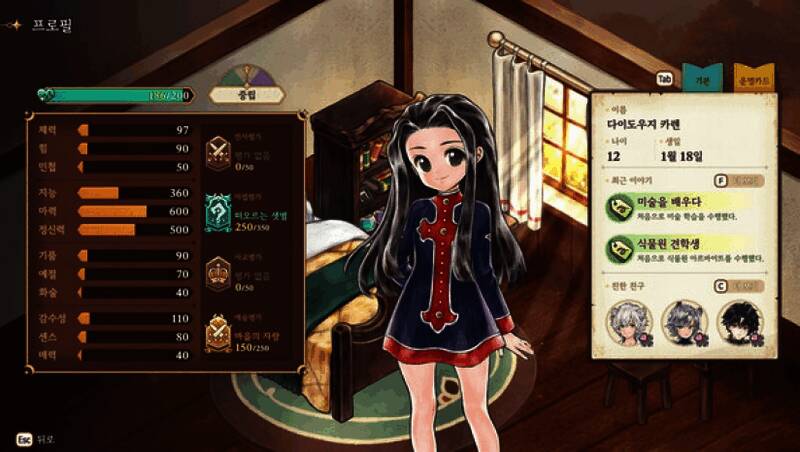Image resolution: width=800 pixels, height=452 pixels.
Task: Open the 운명카드 tab
Action: (x=754, y=78)
